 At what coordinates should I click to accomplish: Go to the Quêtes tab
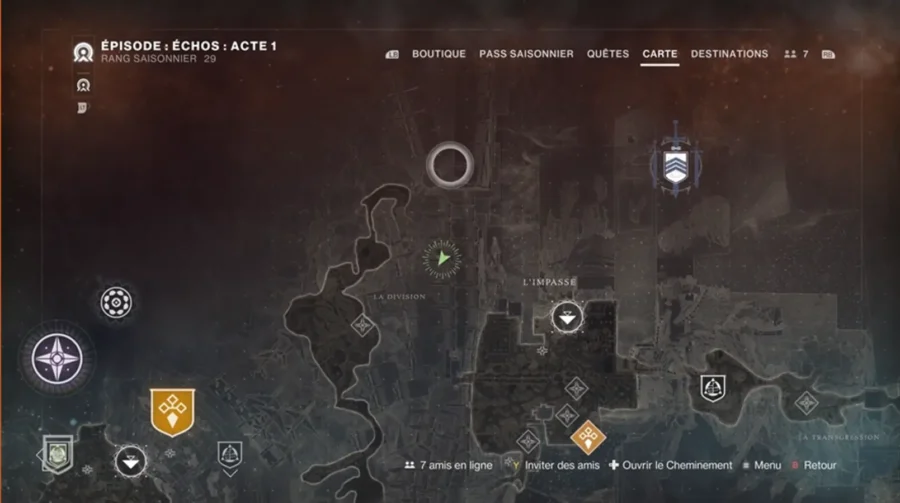608,54
